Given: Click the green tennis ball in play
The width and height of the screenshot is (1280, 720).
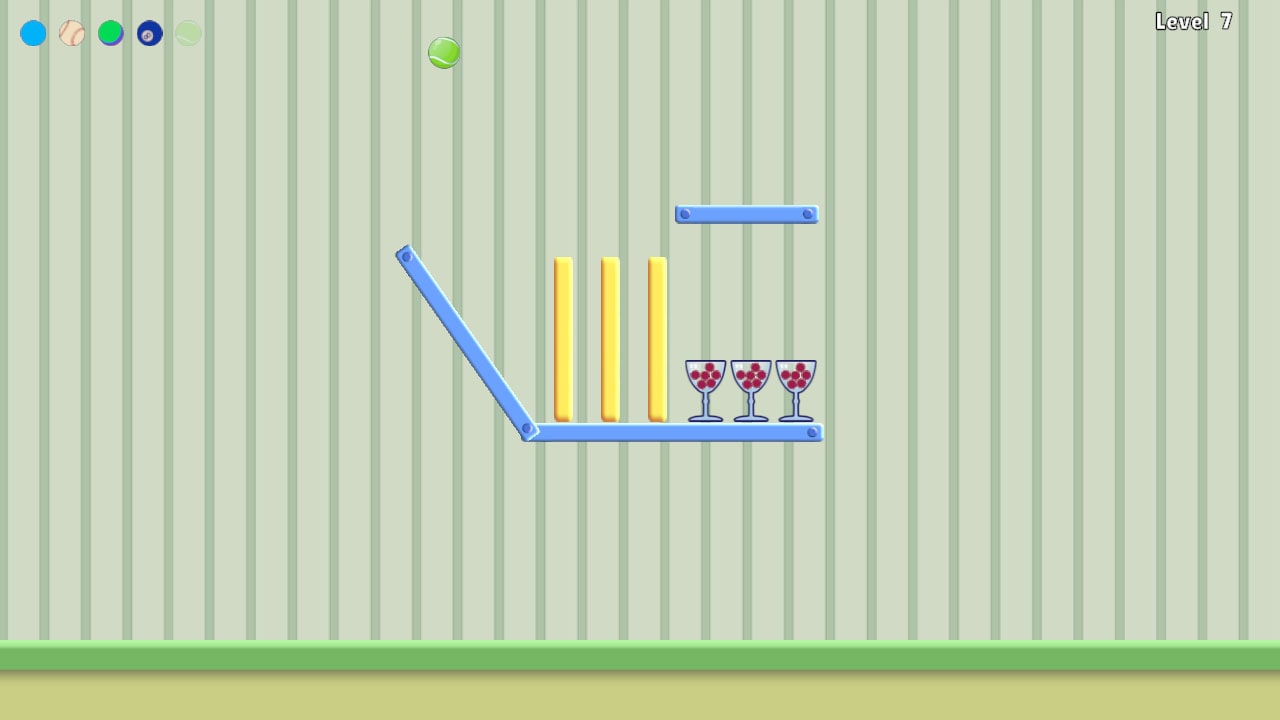Looking at the screenshot, I should pyautogui.click(x=443, y=52).
